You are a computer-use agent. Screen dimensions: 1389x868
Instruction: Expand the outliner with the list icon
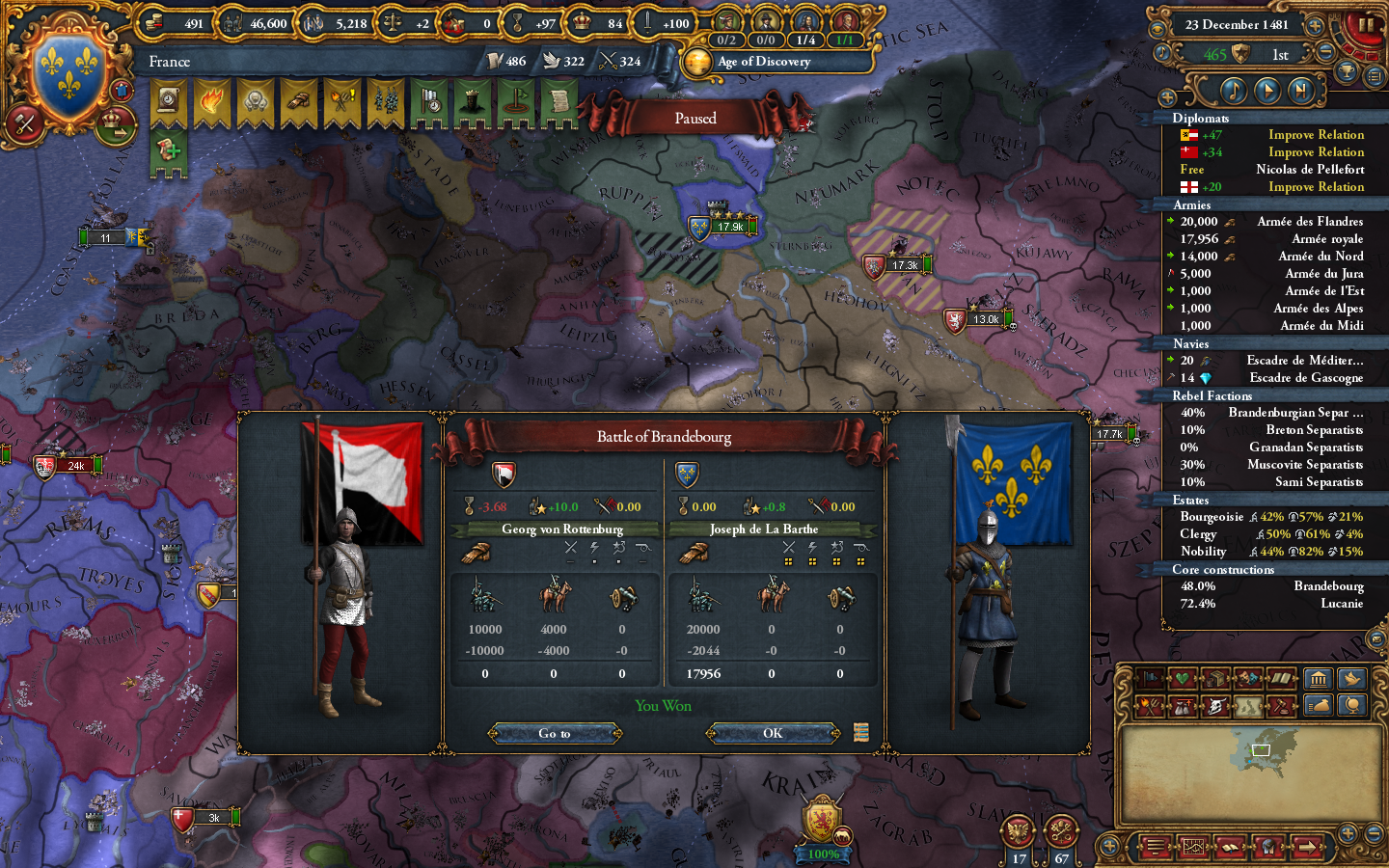tap(1374, 75)
